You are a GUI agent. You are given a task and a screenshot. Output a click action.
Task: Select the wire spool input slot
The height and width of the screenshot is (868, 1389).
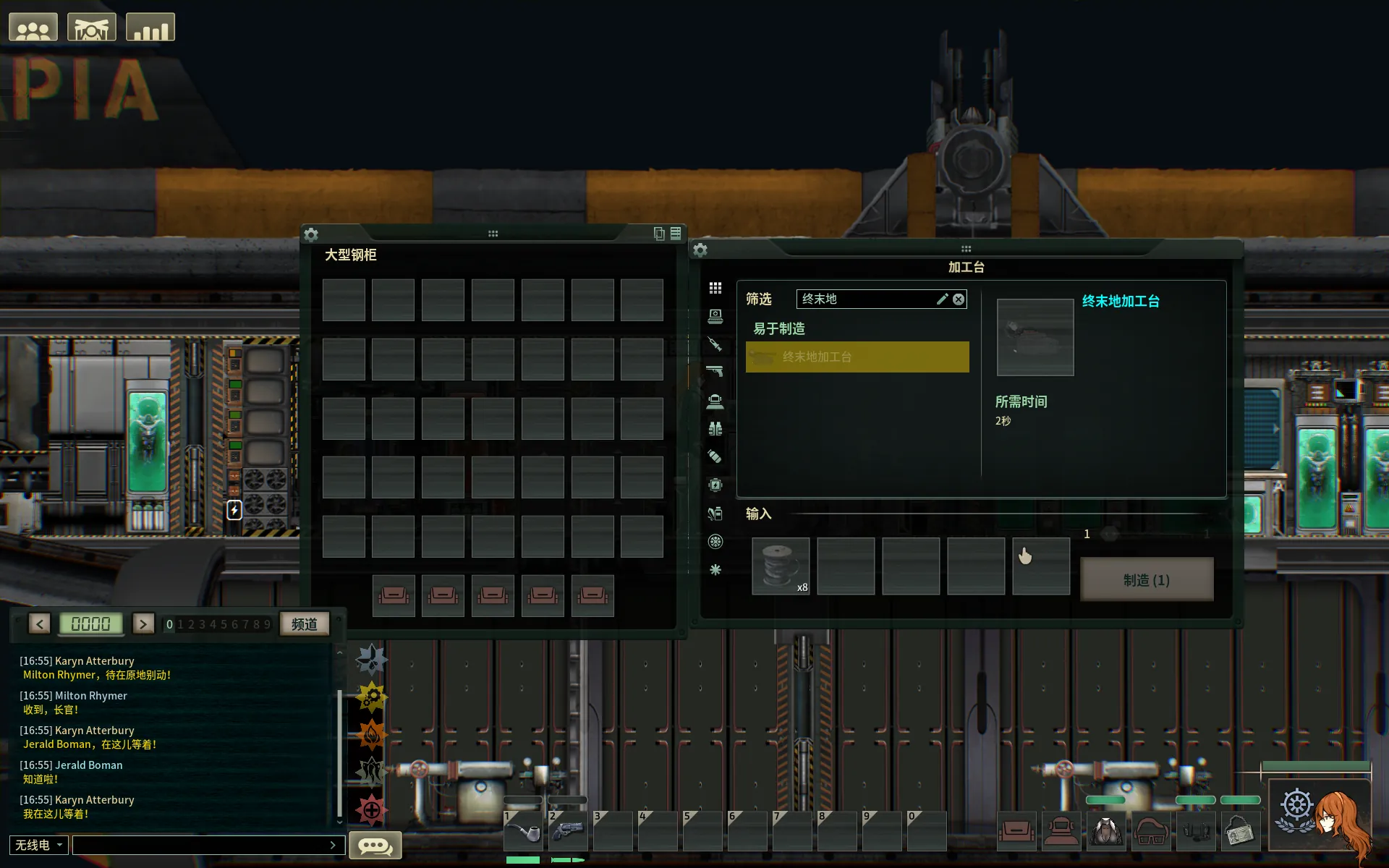click(780, 566)
